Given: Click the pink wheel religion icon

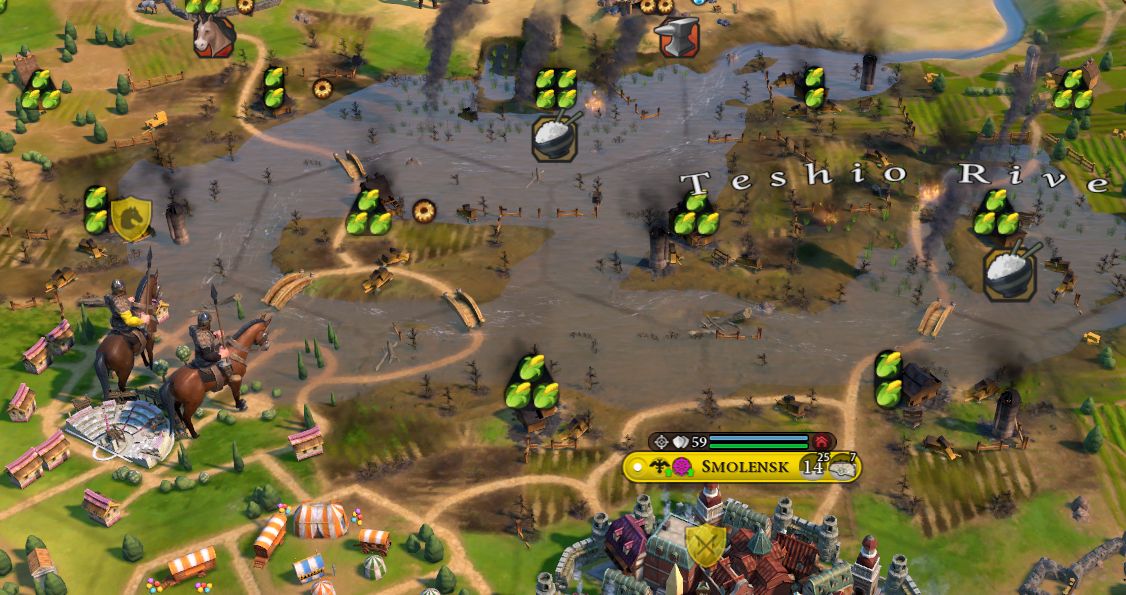Looking at the screenshot, I should point(682,467).
